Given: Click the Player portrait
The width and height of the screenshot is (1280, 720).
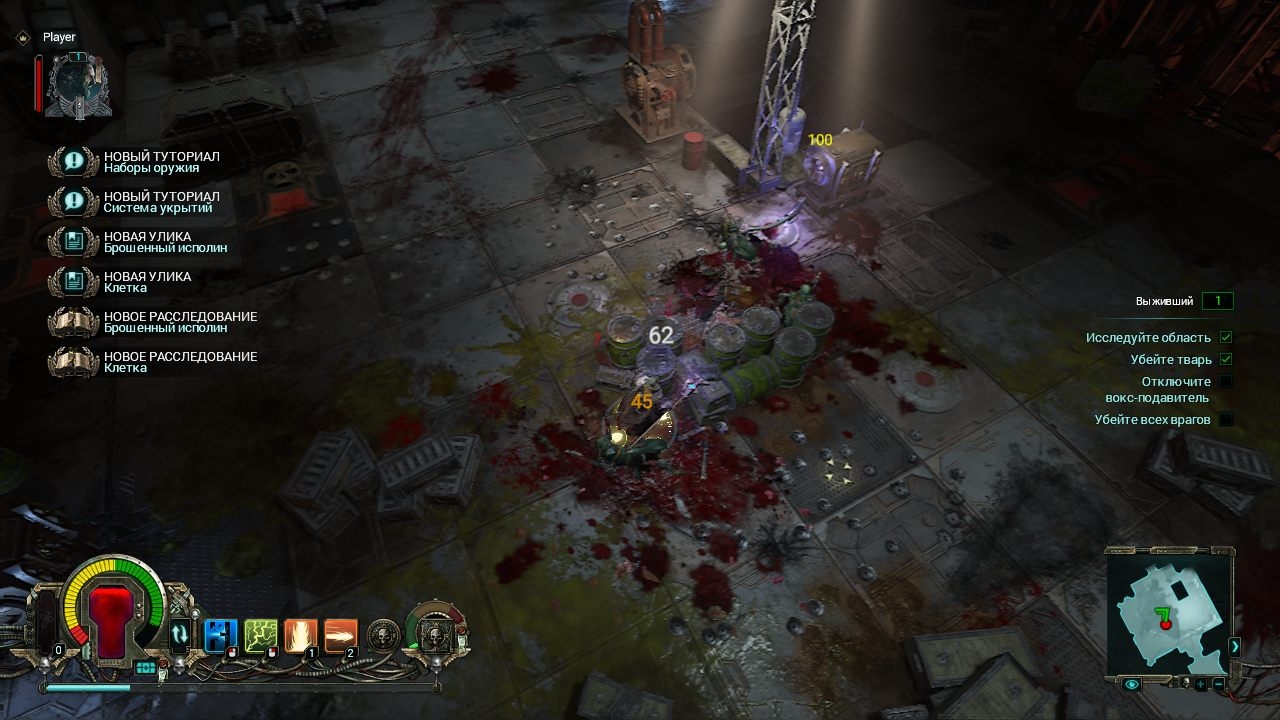Looking at the screenshot, I should tap(76, 85).
